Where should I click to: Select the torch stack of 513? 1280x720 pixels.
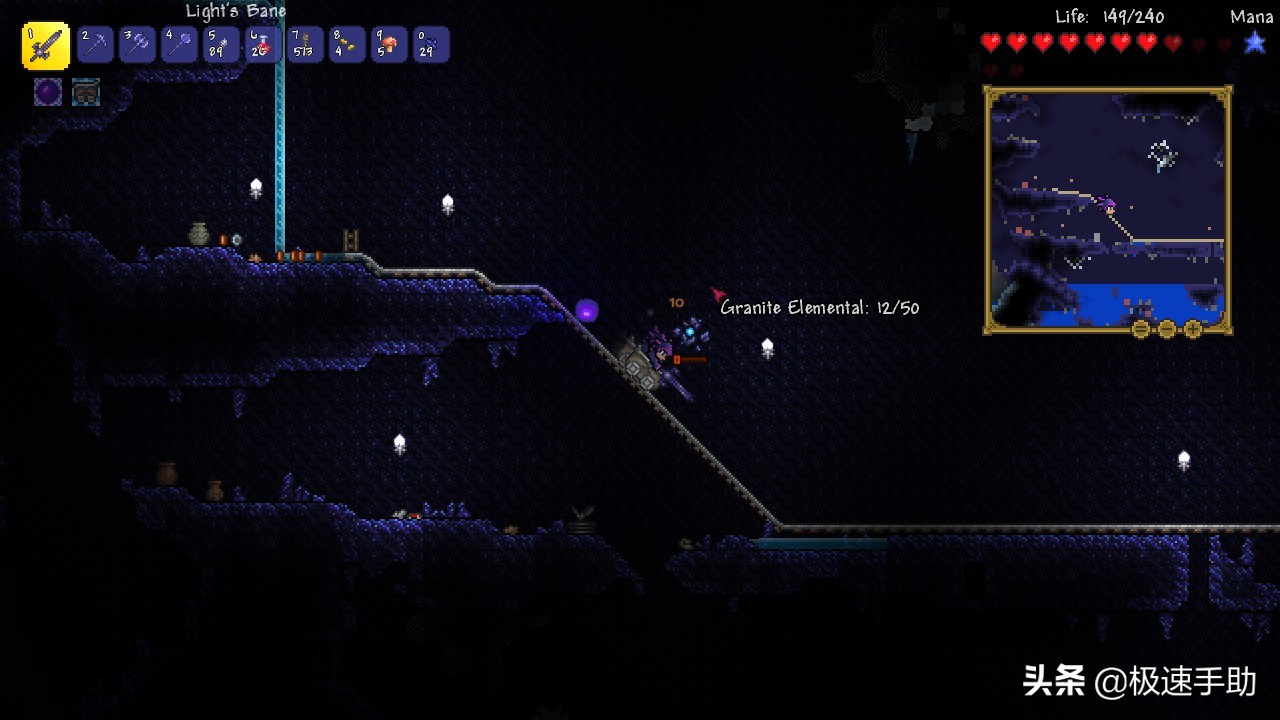tap(305, 44)
